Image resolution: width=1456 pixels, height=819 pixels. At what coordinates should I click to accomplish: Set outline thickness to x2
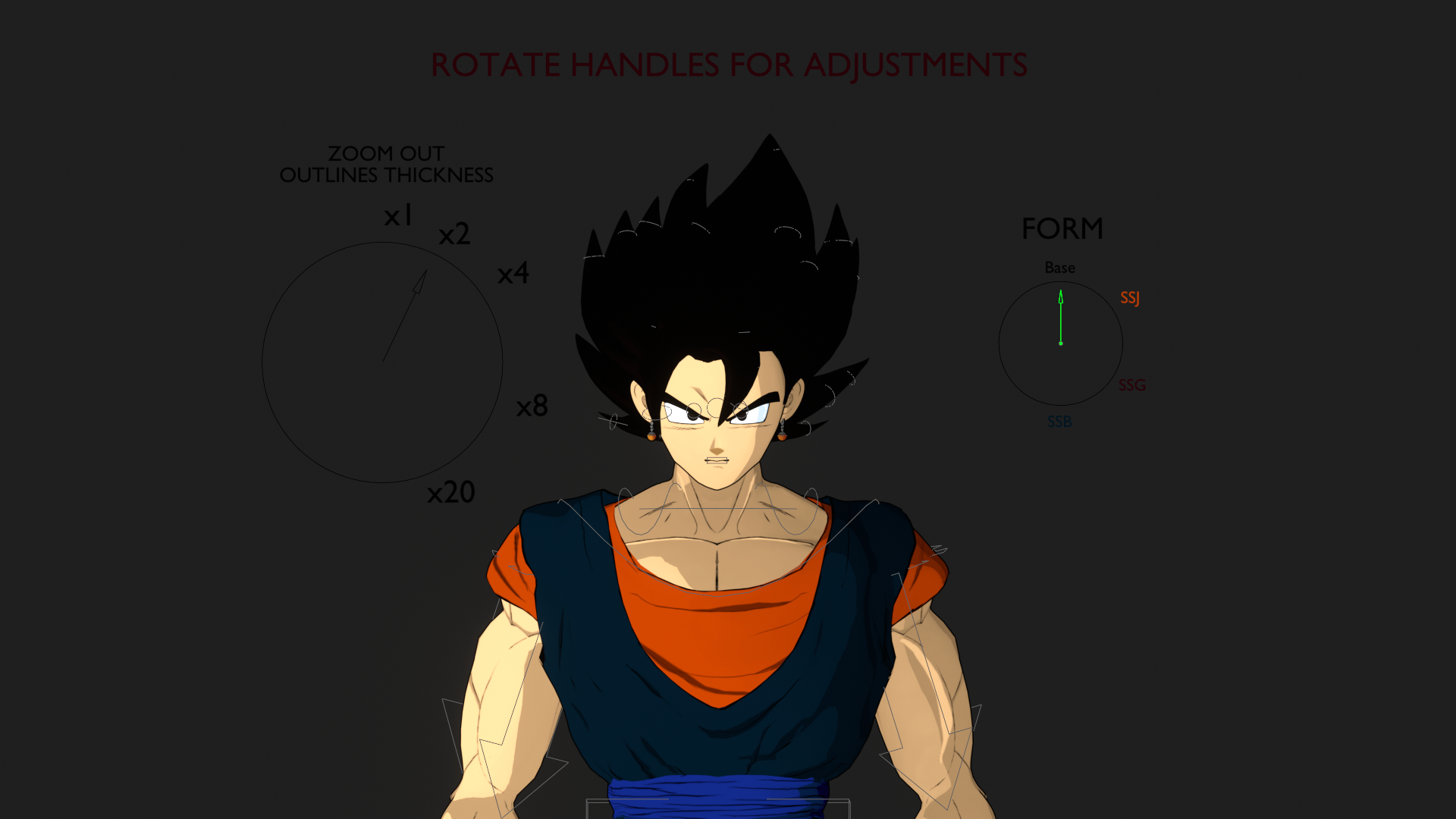(456, 234)
